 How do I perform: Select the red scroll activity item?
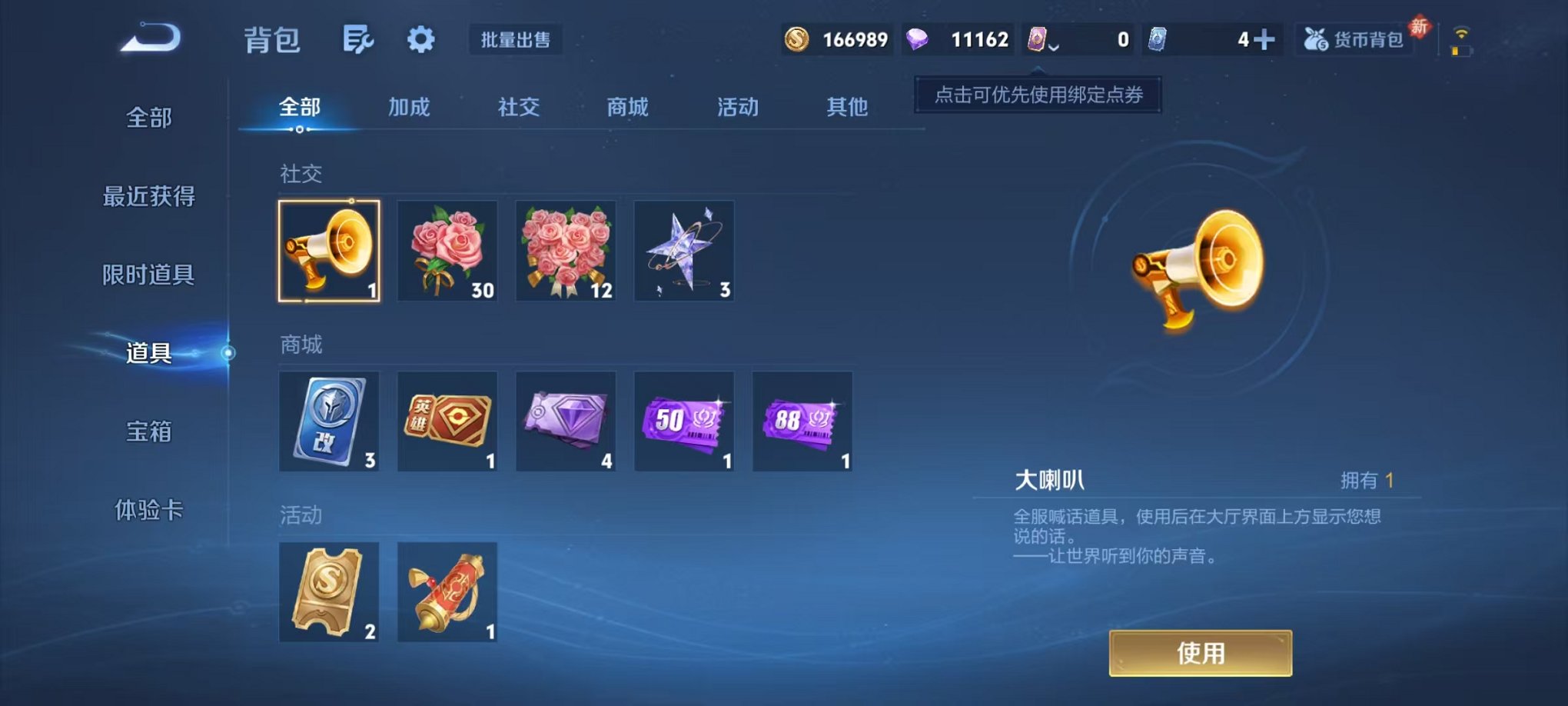[x=447, y=592]
